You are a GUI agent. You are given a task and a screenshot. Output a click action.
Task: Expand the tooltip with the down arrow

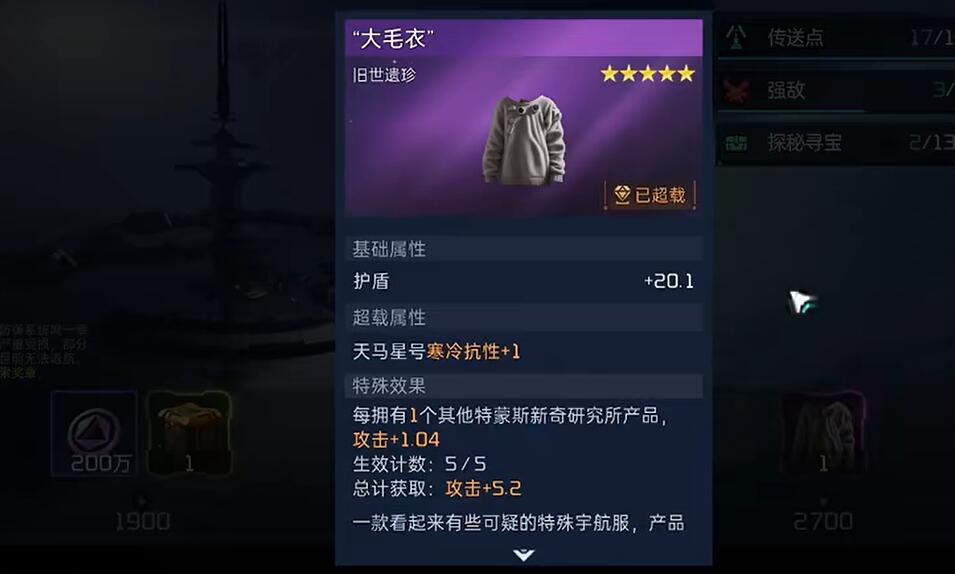point(523,555)
